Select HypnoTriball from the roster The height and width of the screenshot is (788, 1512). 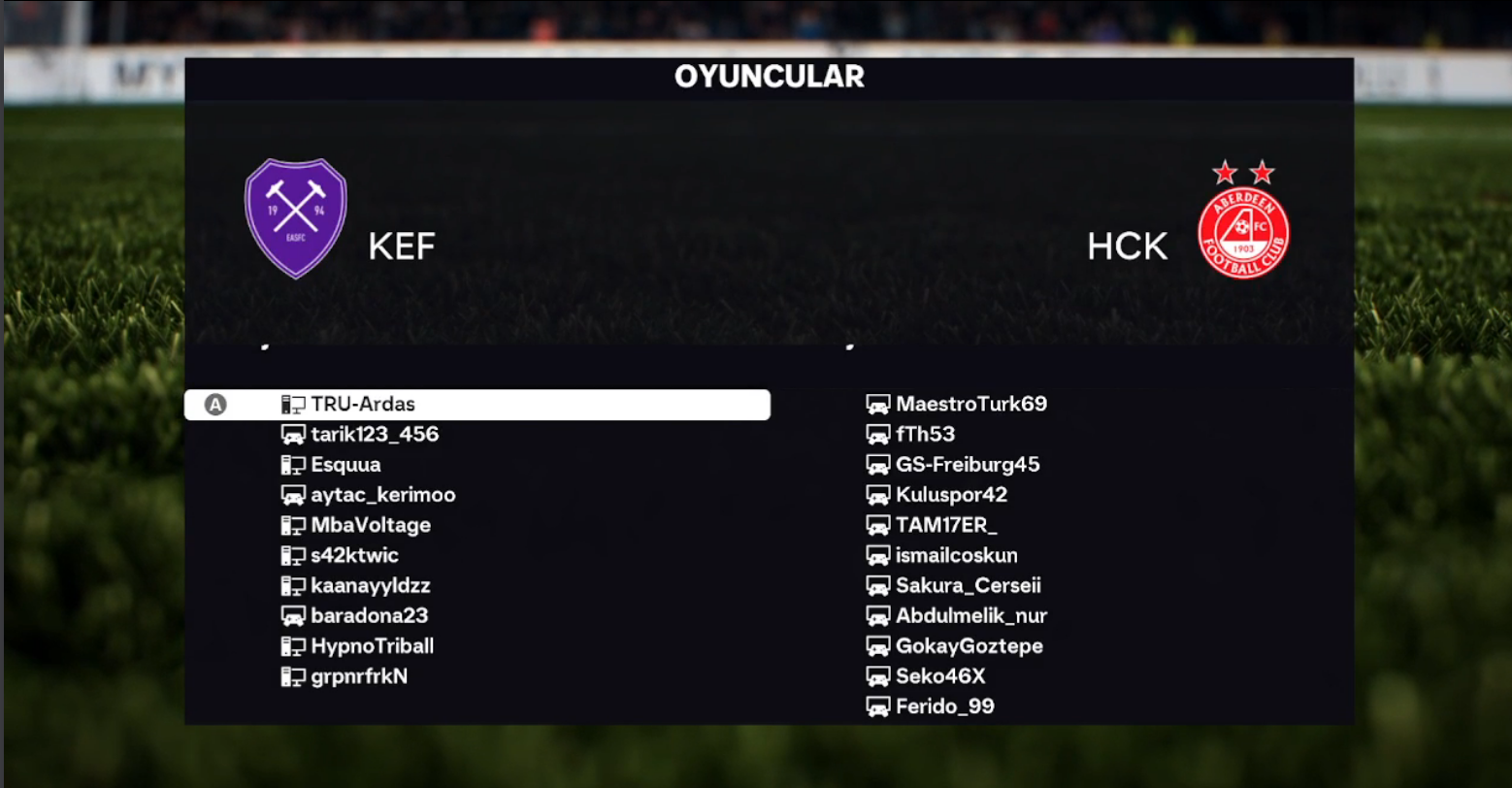pos(373,646)
